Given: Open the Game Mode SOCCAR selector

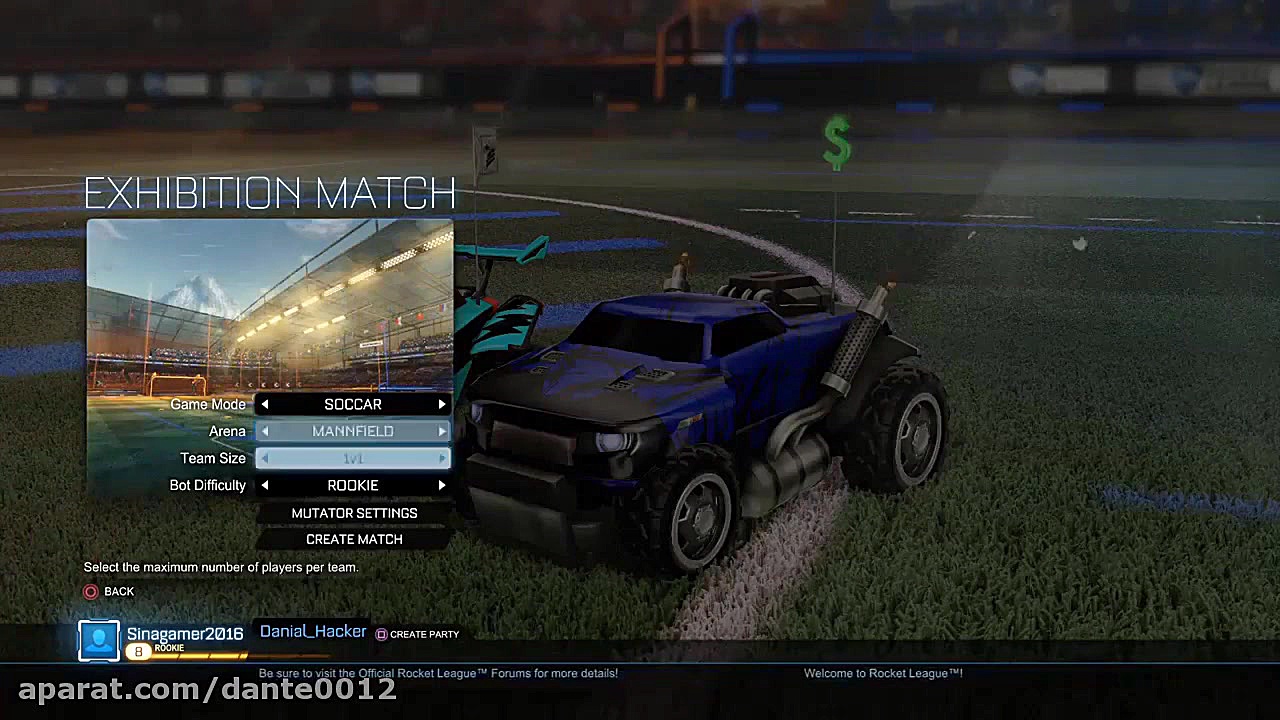Looking at the screenshot, I should 353,404.
